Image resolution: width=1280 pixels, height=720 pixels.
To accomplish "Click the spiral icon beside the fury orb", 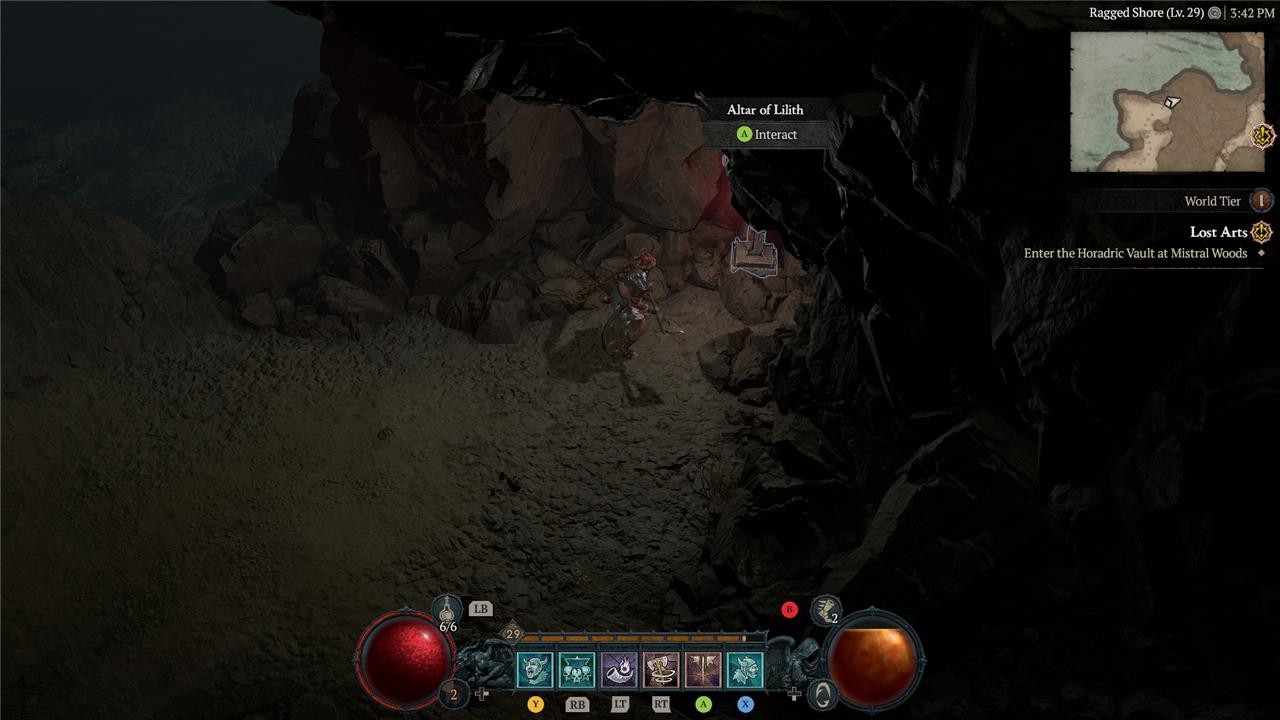I will (821, 692).
